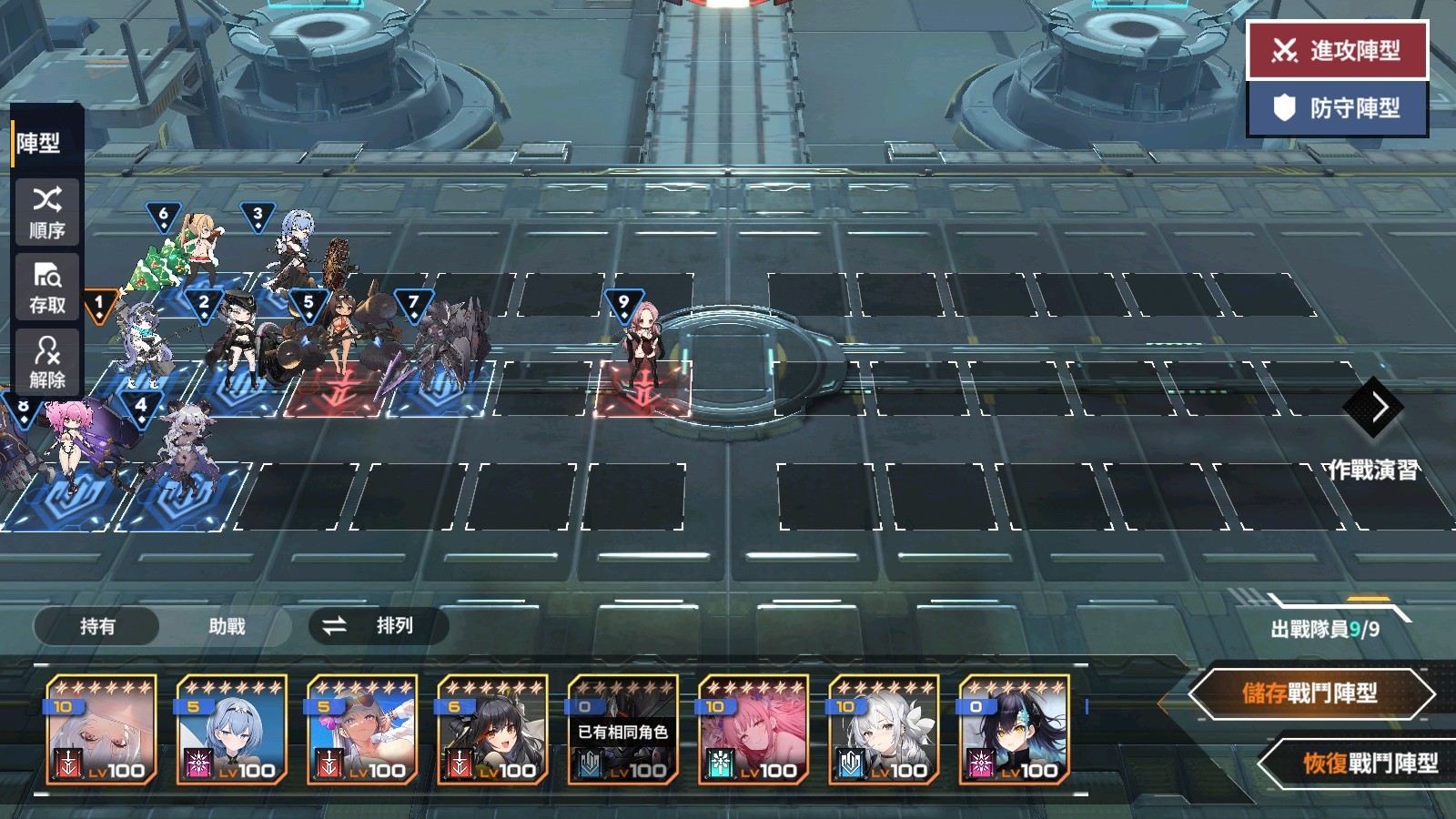Choose the white-haired character card with flower

[884, 730]
